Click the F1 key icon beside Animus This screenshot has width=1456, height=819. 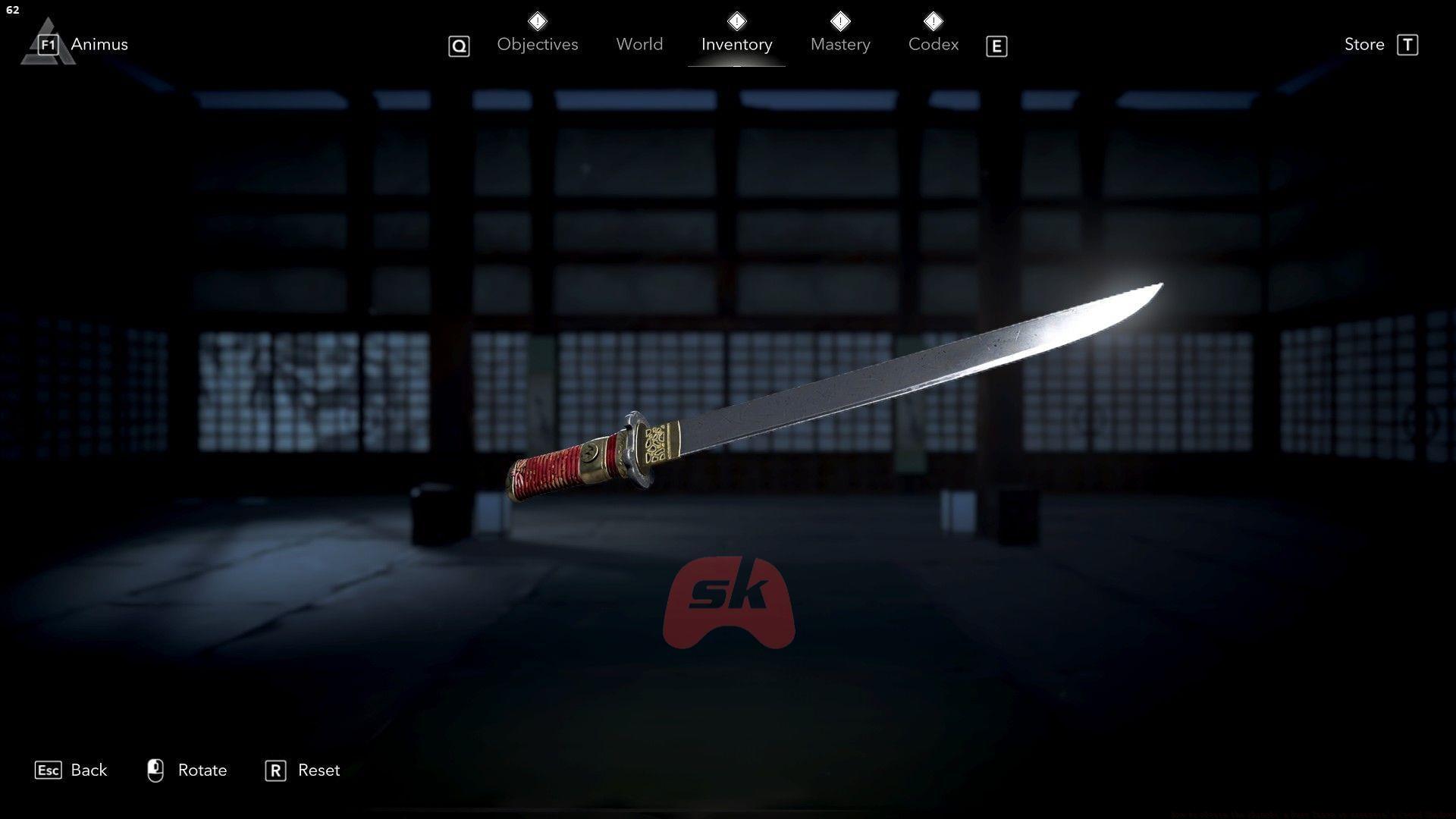(x=47, y=44)
